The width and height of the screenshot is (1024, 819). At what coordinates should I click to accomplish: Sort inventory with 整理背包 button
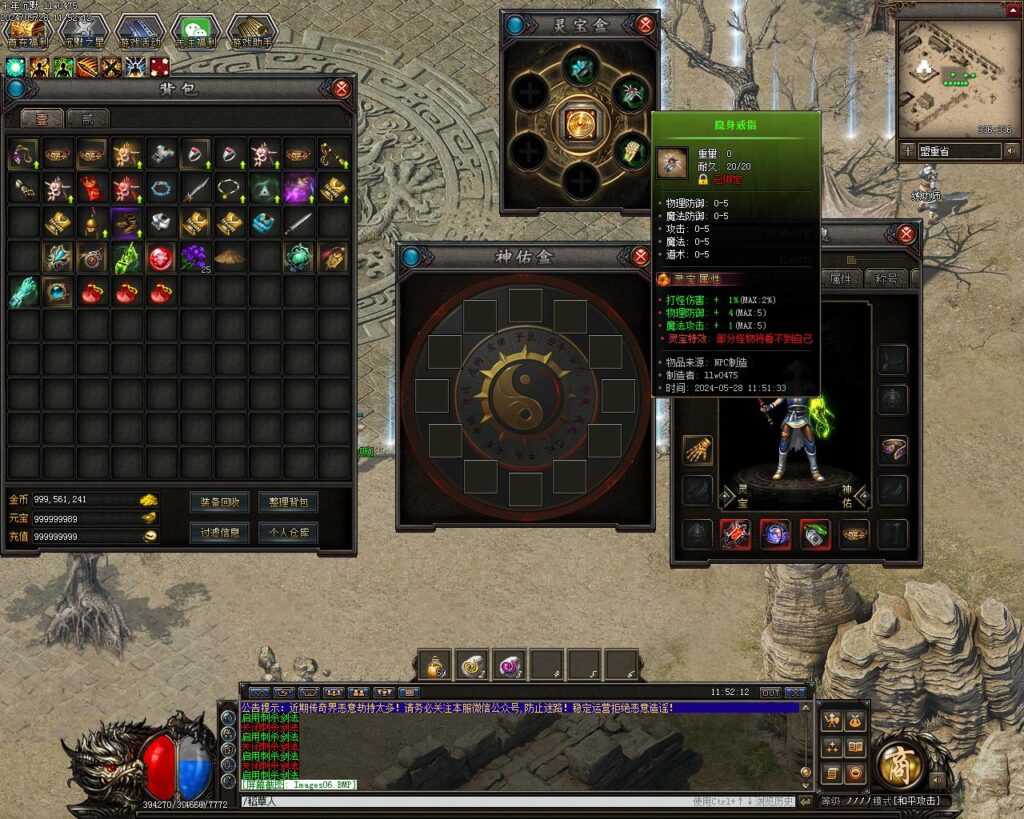click(288, 502)
